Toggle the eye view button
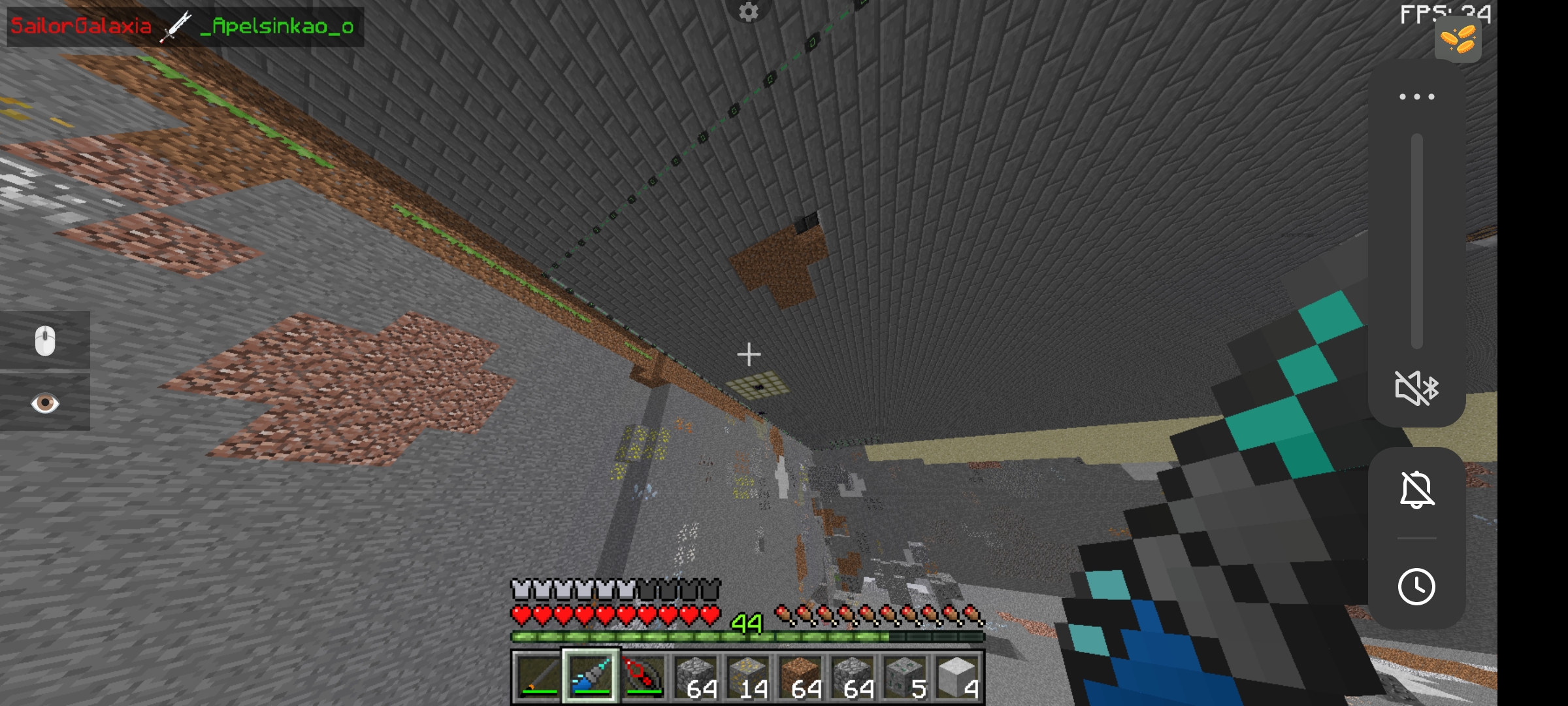Image resolution: width=1568 pixels, height=706 pixels. coord(45,403)
